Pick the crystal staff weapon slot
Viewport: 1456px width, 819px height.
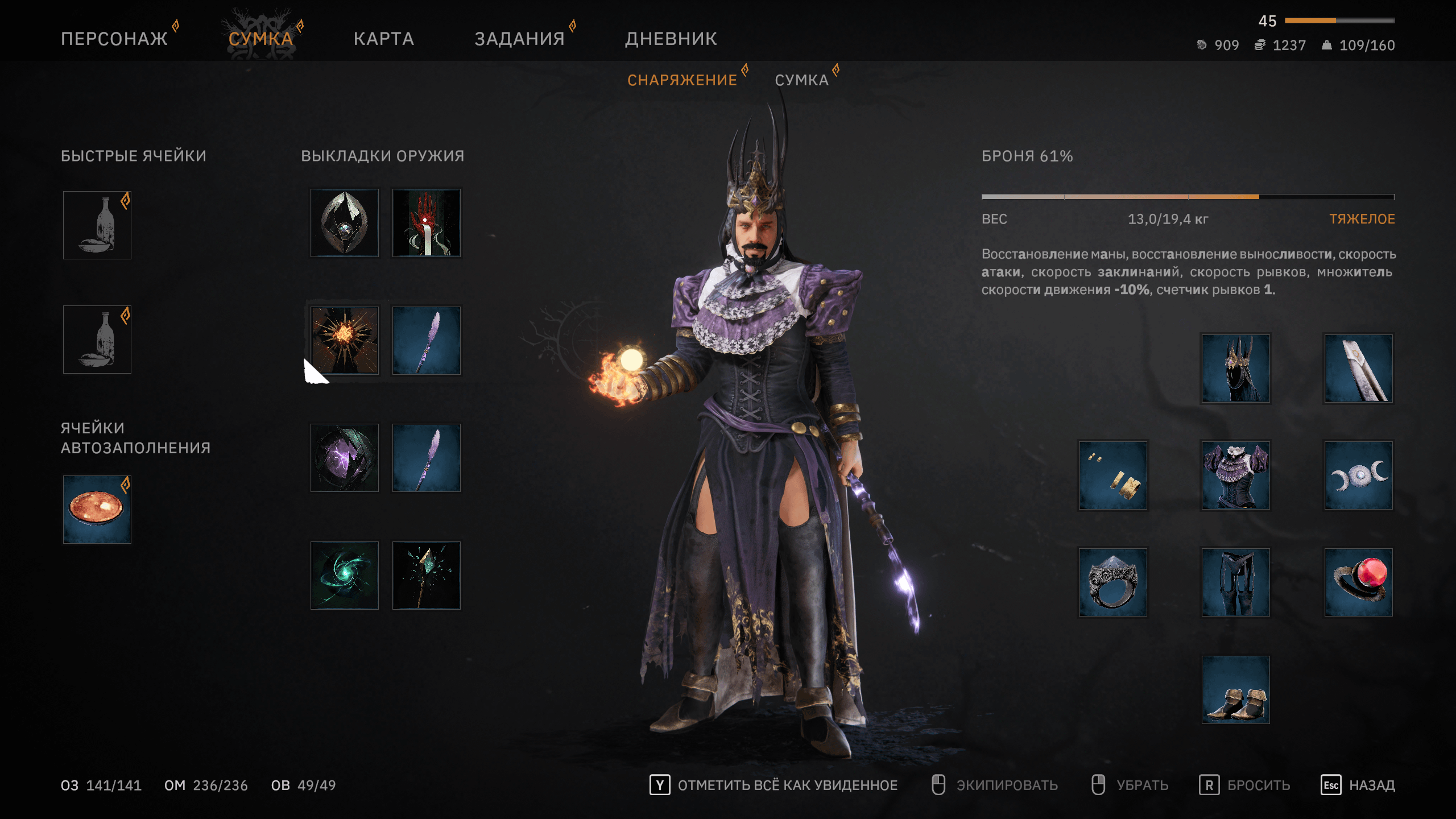[427, 576]
